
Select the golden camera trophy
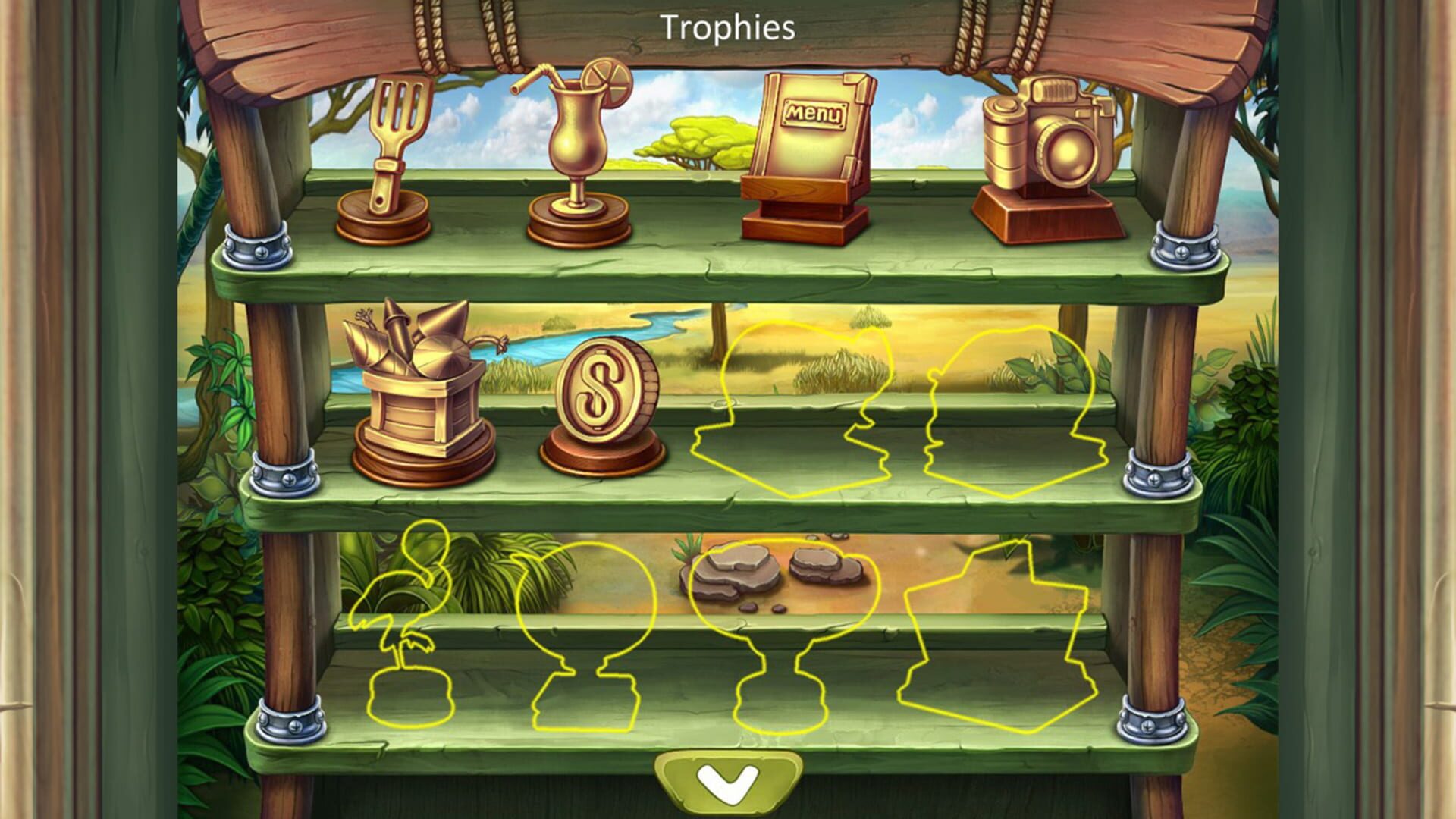pos(1046,144)
